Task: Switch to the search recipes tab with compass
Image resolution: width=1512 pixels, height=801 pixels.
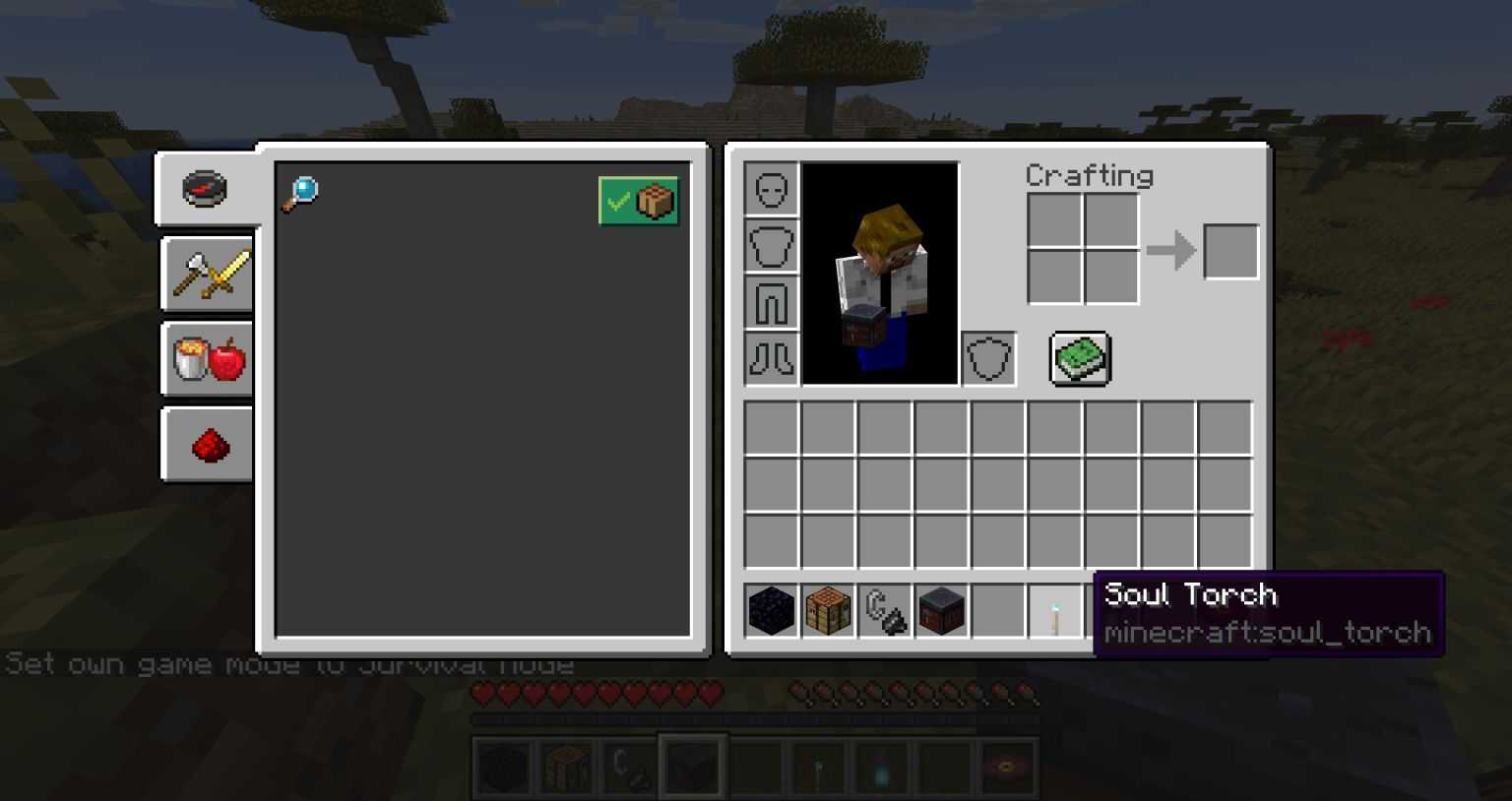Action: 205,189
